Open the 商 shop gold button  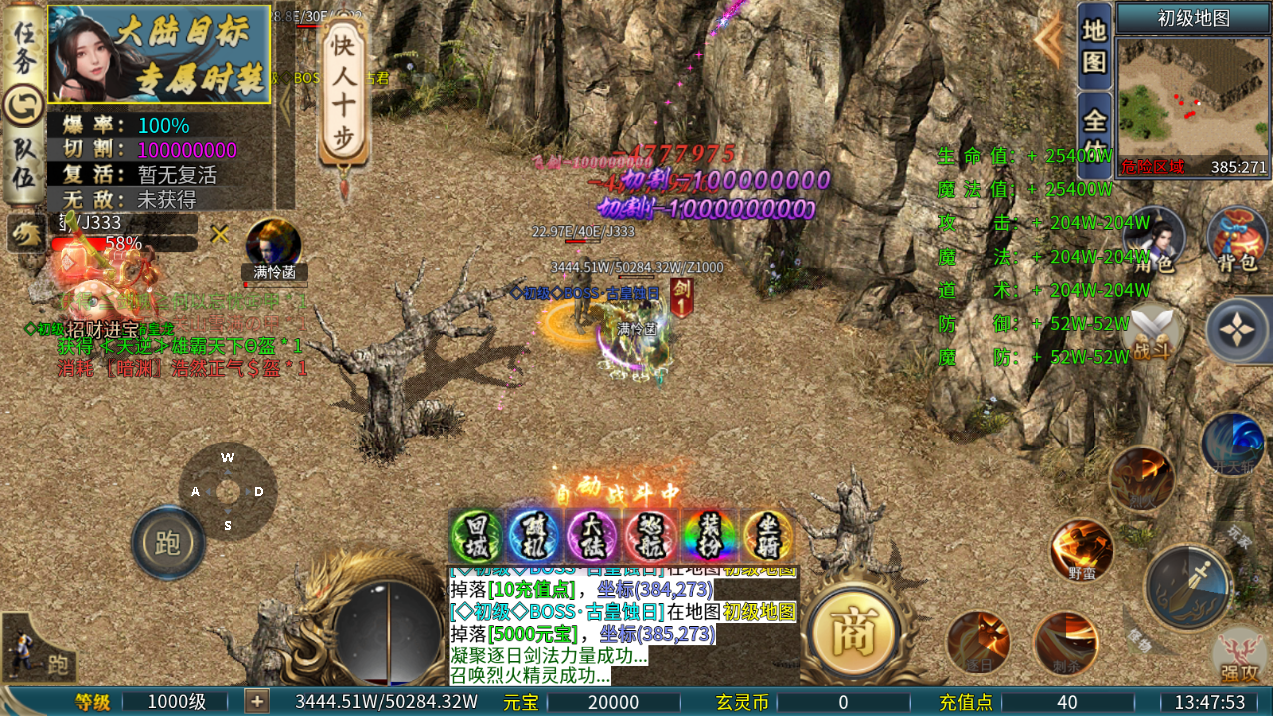point(855,632)
